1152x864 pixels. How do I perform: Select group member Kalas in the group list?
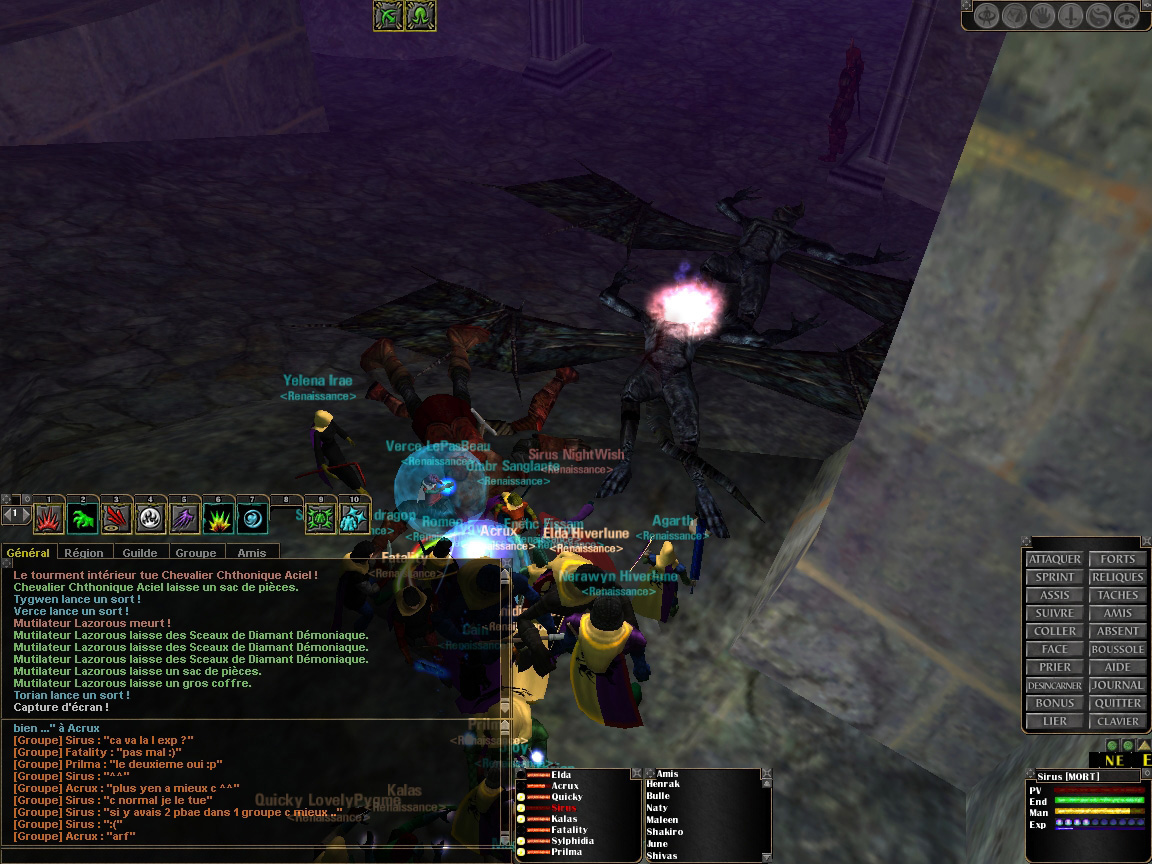click(x=564, y=819)
